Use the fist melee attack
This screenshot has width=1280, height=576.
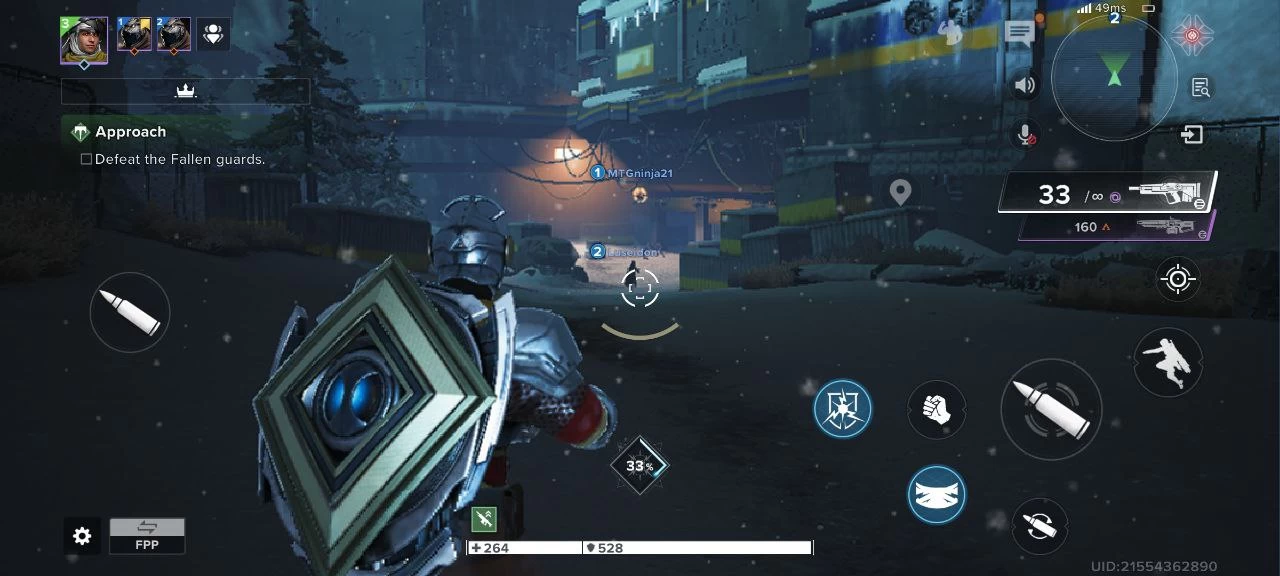coord(936,409)
